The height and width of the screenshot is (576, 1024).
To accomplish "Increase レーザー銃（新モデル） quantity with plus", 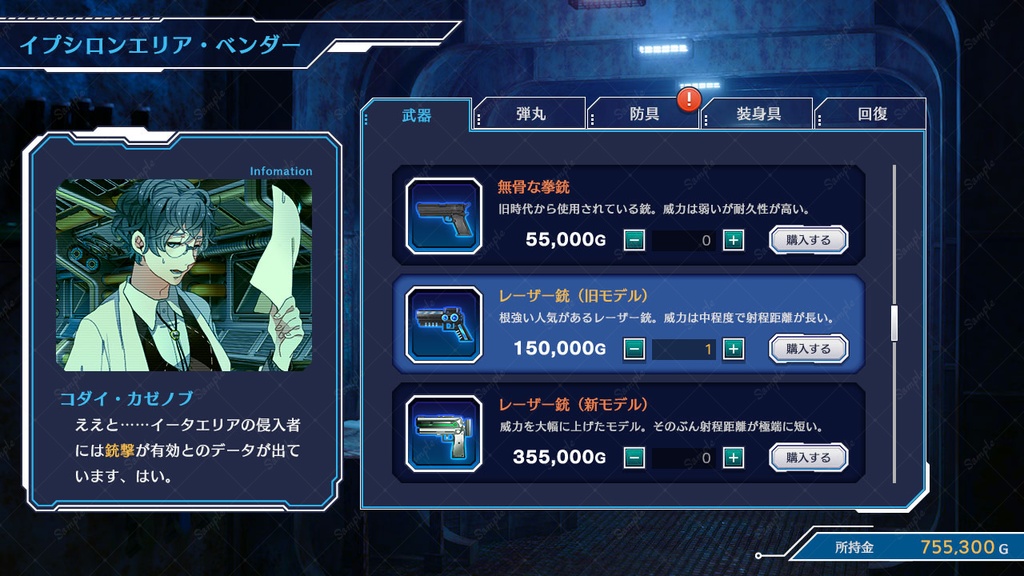I will (733, 458).
